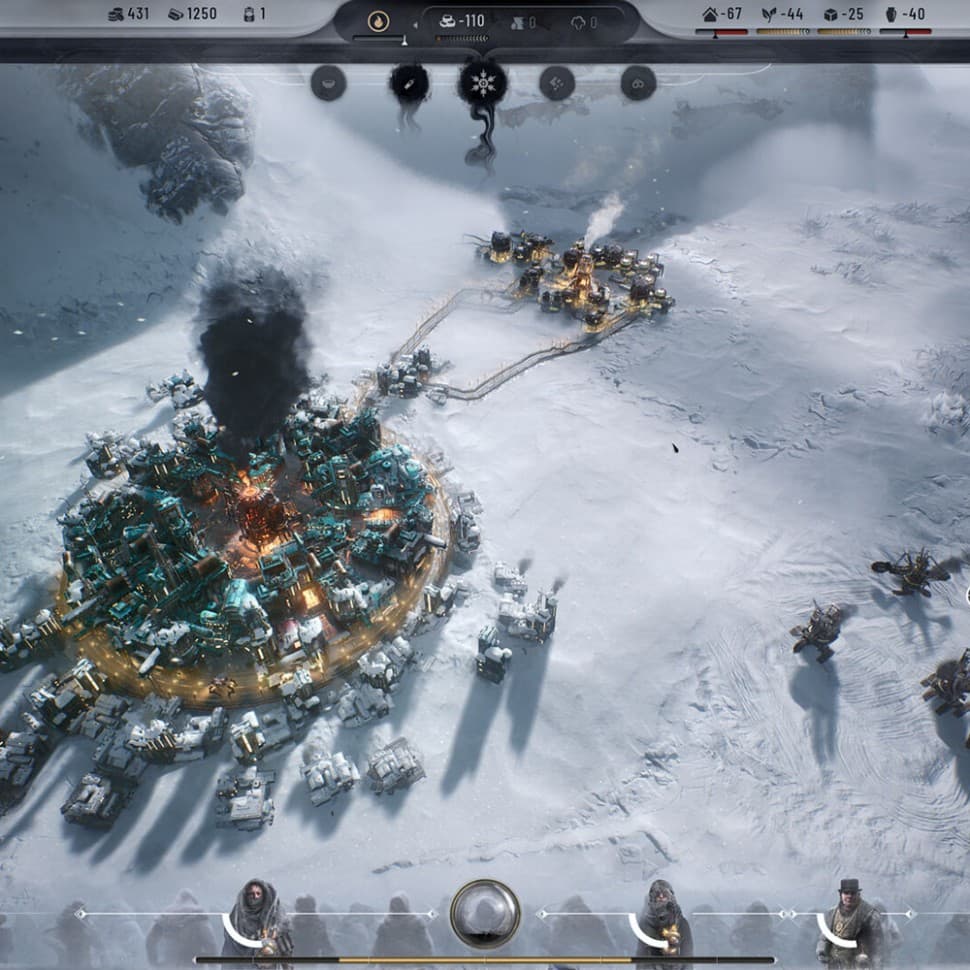Select the masked faction portrait right of the orb
Image resolution: width=970 pixels, height=970 pixels.
[x=663, y=917]
